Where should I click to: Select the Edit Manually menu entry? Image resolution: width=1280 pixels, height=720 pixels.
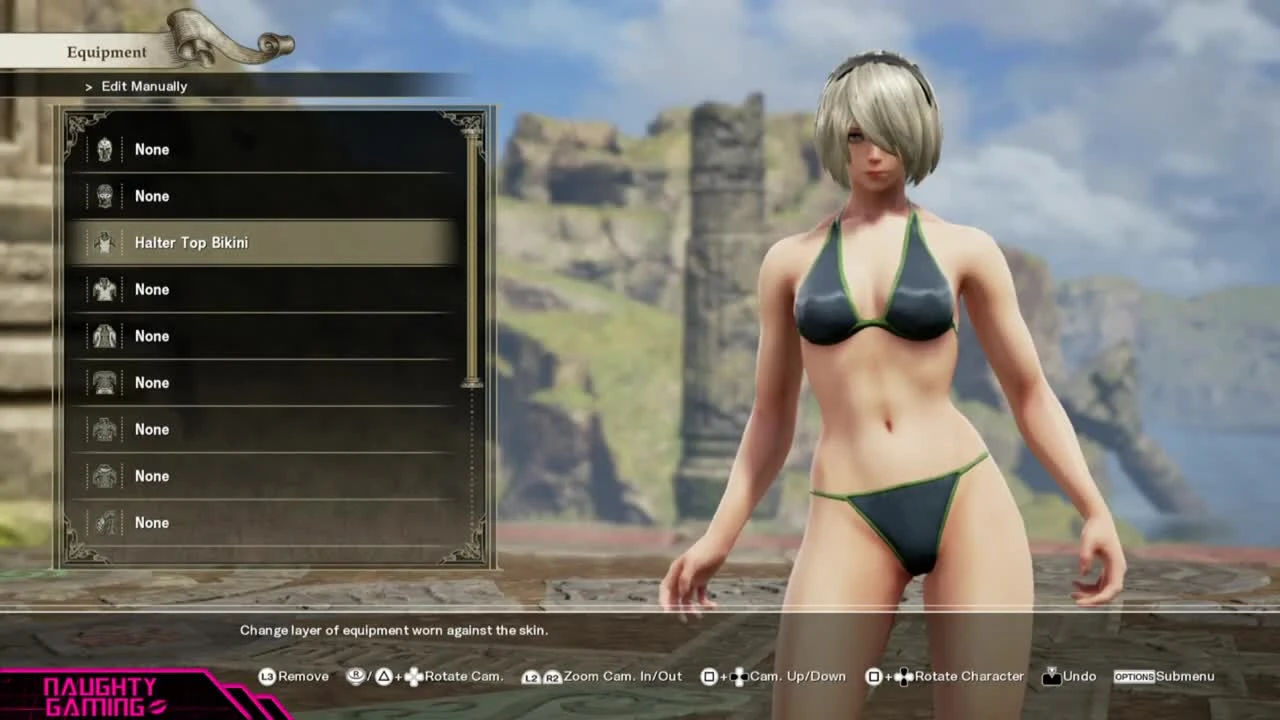click(144, 86)
